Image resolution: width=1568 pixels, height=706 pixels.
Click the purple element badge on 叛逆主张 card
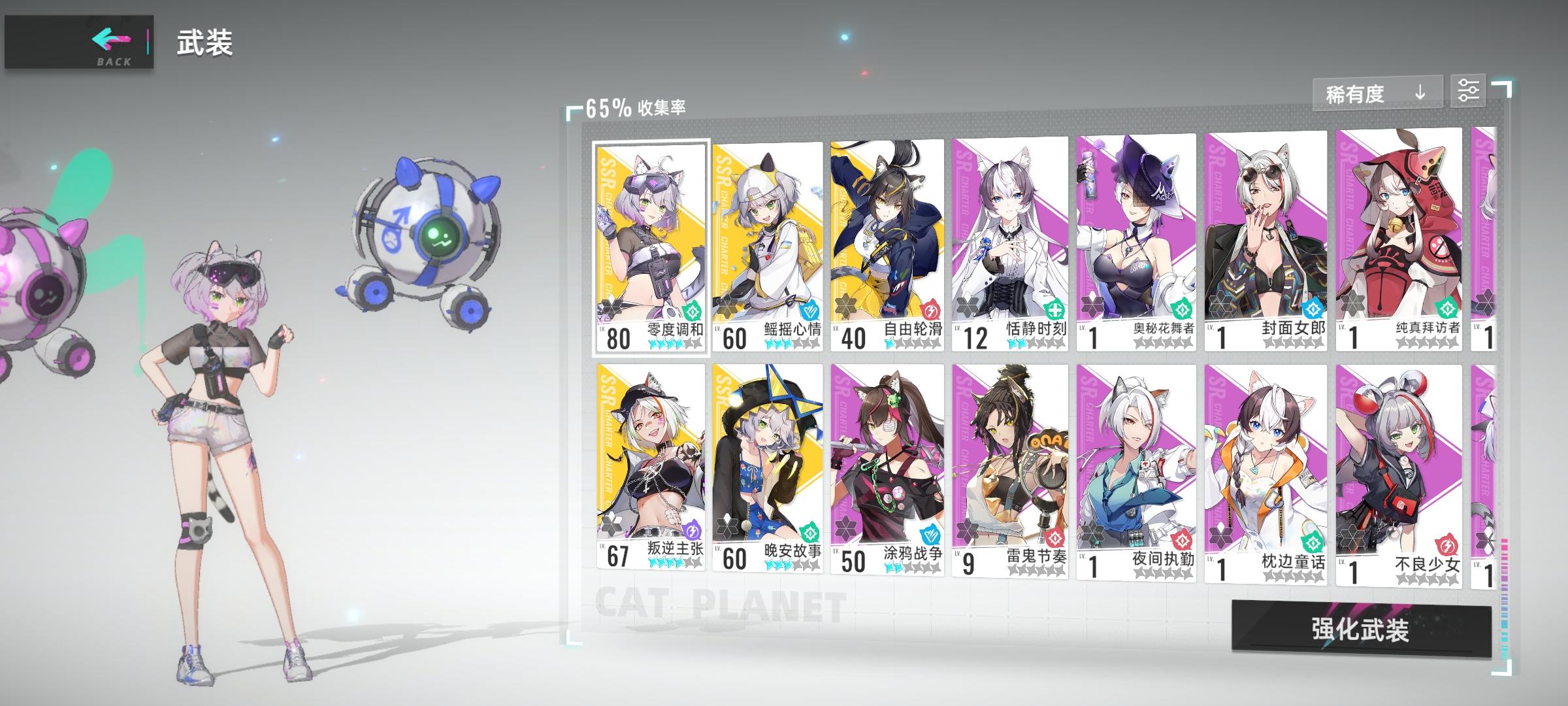pyautogui.click(x=693, y=529)
